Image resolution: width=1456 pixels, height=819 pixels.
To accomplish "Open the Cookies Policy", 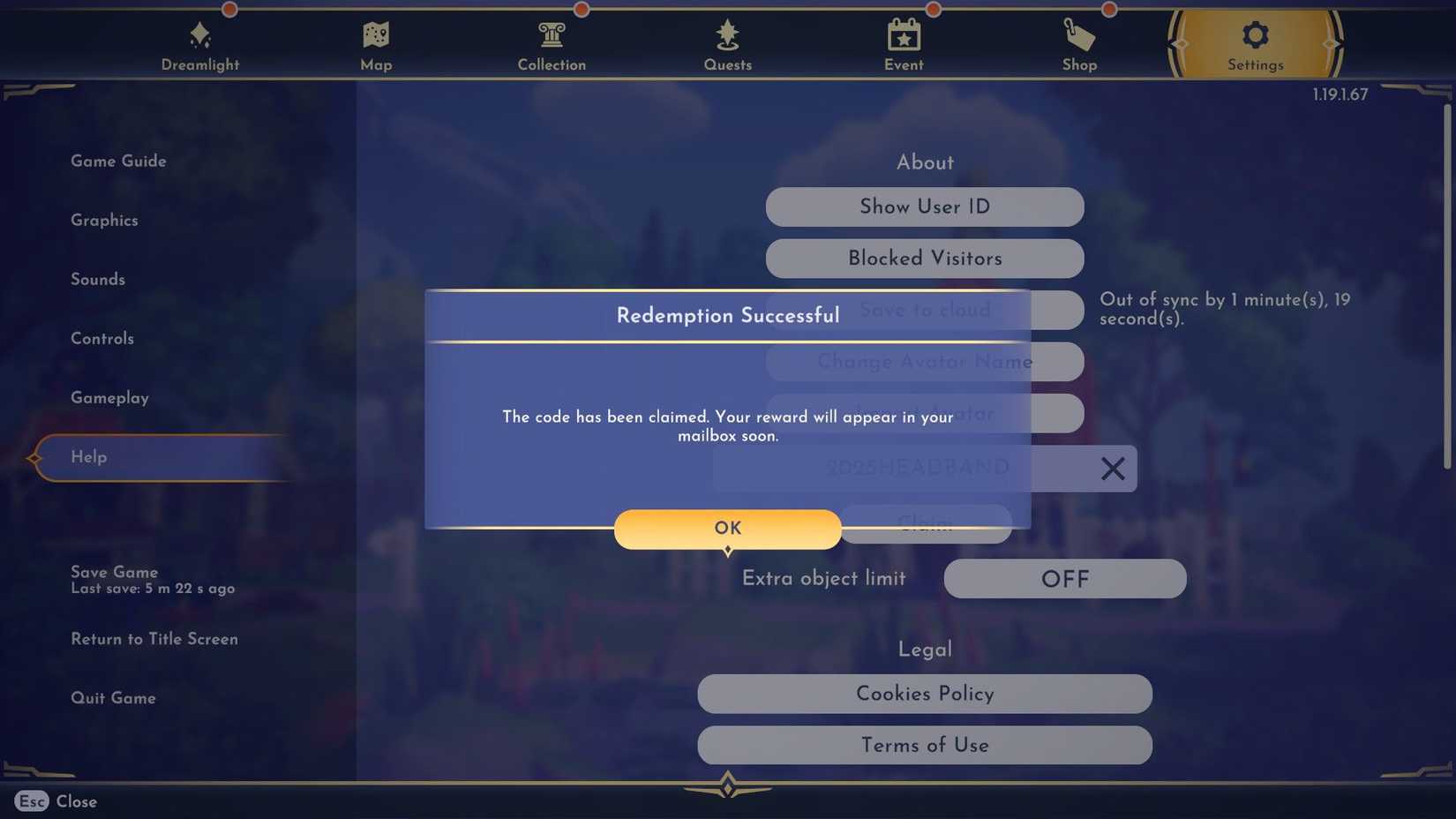I will [924, 695].
